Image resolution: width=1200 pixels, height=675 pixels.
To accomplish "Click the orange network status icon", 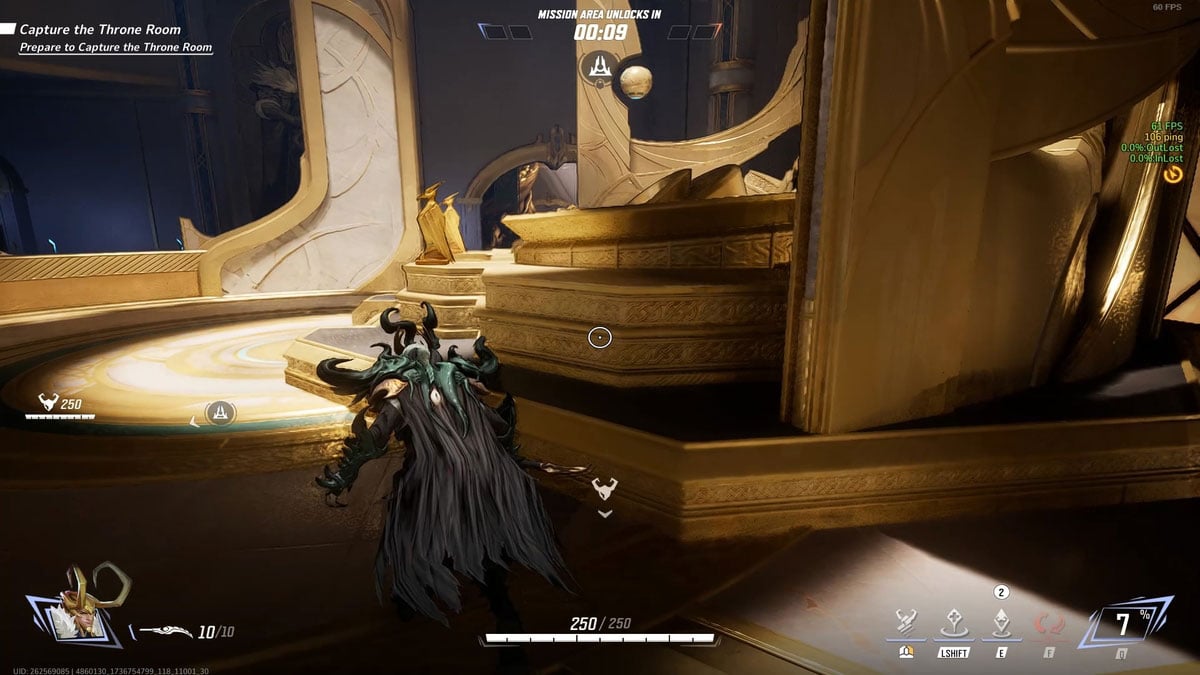I will point(1173,174).
